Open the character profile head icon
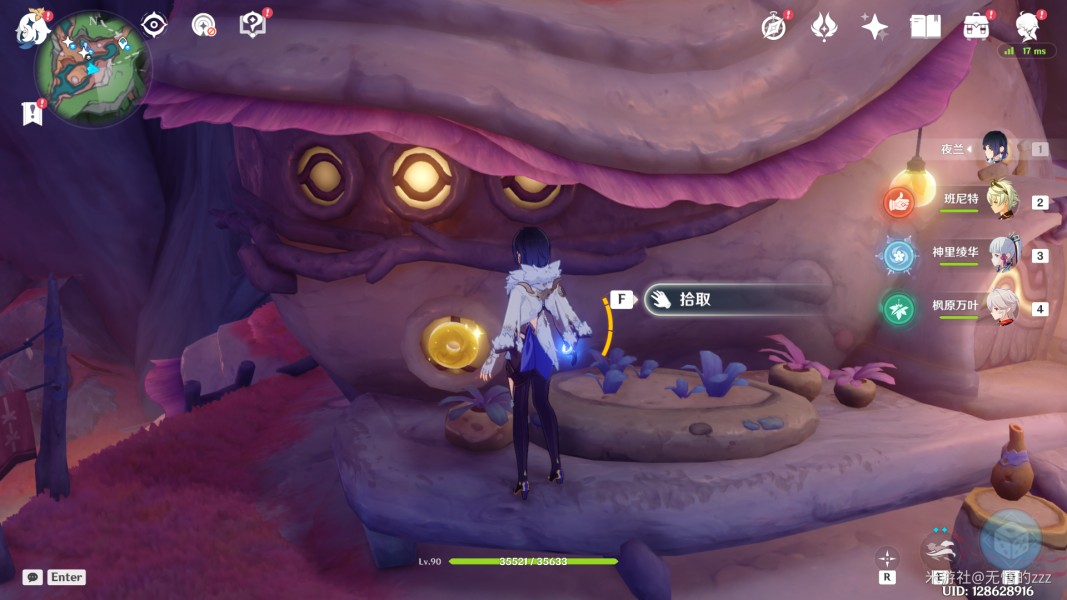Screen dimensions: 1067x600 coord(1026,25)
